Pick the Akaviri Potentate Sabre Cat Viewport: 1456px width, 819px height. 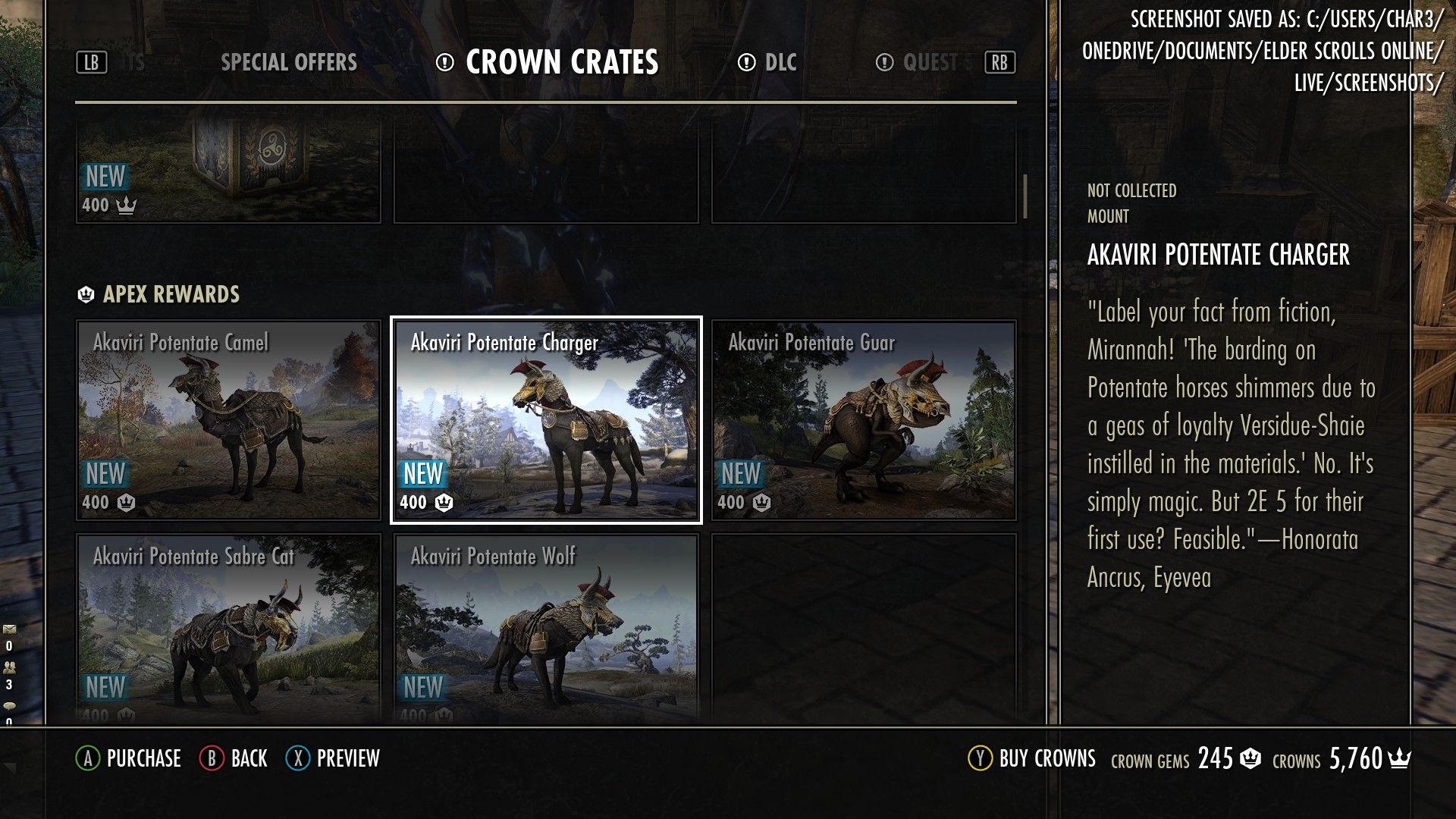(x=228, y=628)
